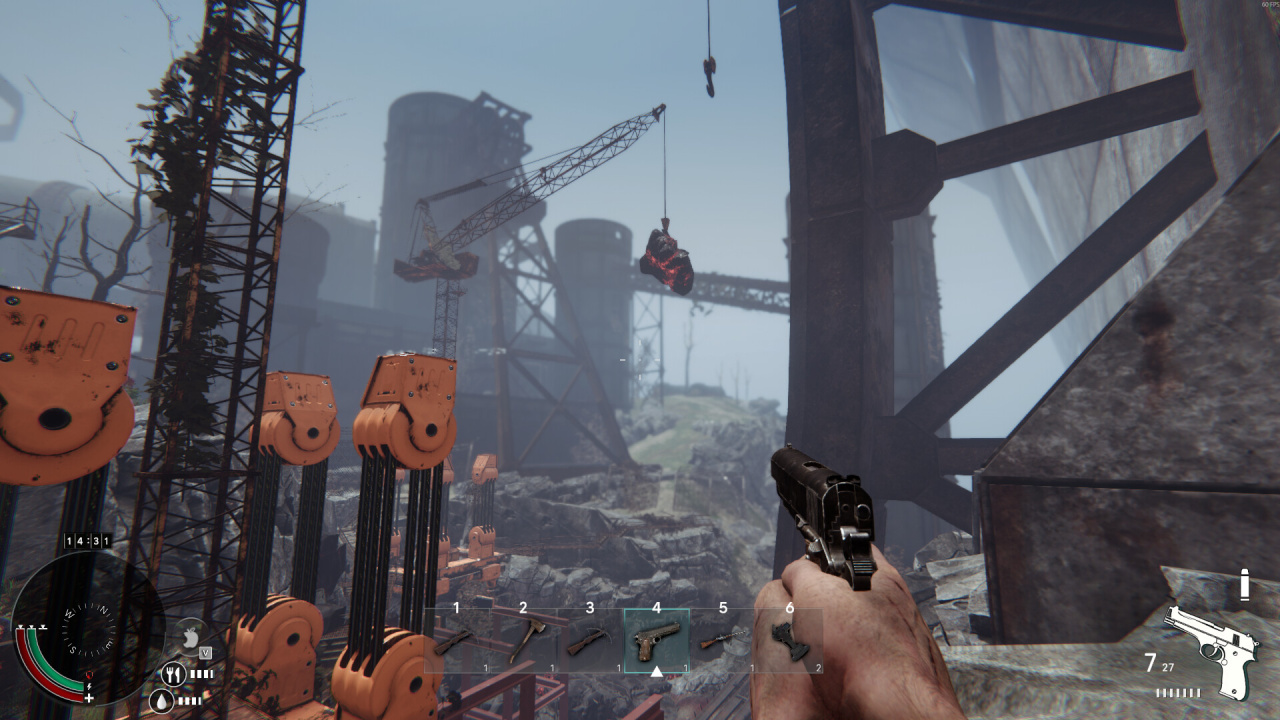Click the highlighted pistol hotbar slot
The height and width of the screenshot is (720, 1280).
pyautogui.click(x=656, y=640)
